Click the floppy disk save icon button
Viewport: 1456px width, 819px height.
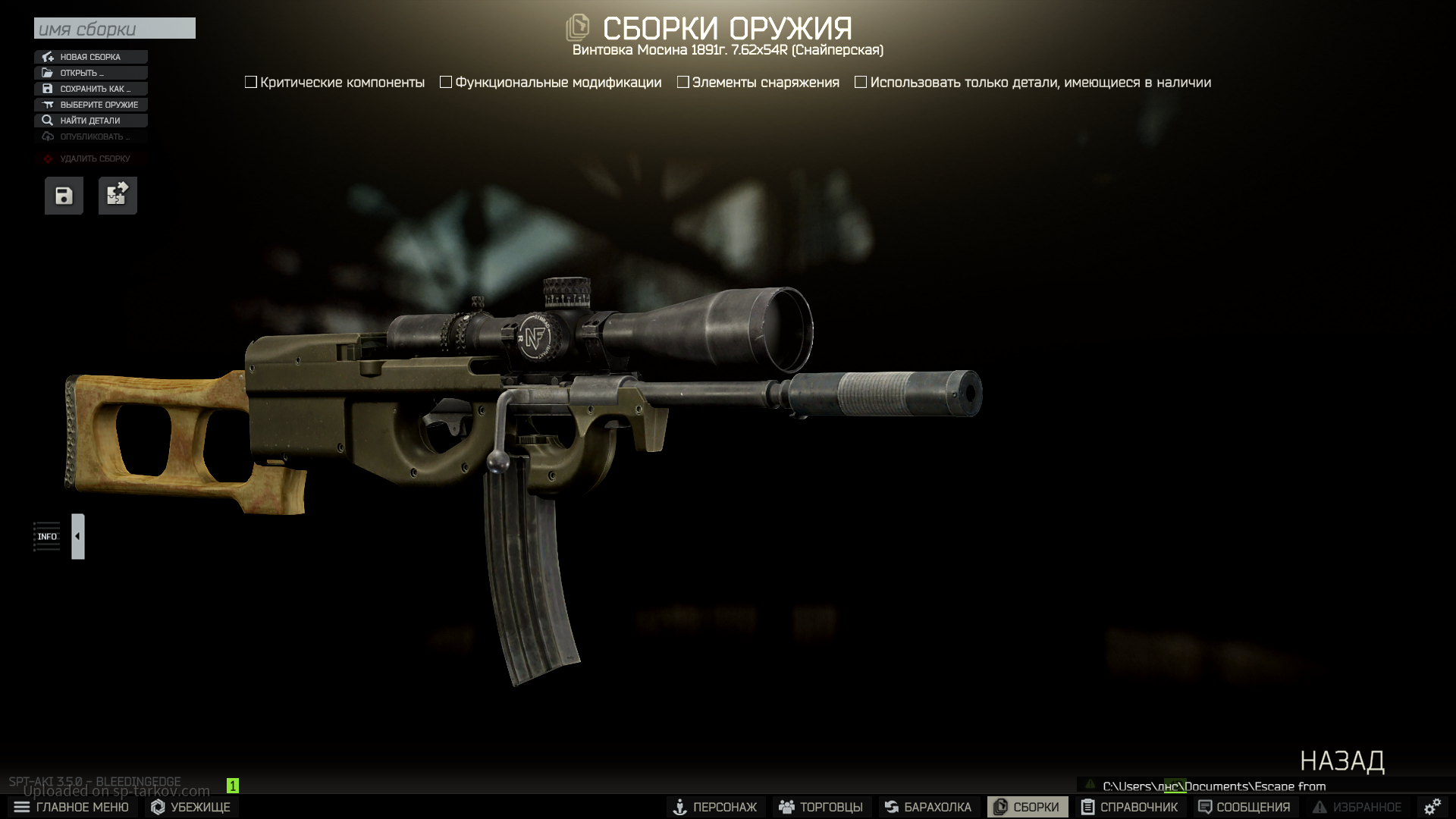64,196
